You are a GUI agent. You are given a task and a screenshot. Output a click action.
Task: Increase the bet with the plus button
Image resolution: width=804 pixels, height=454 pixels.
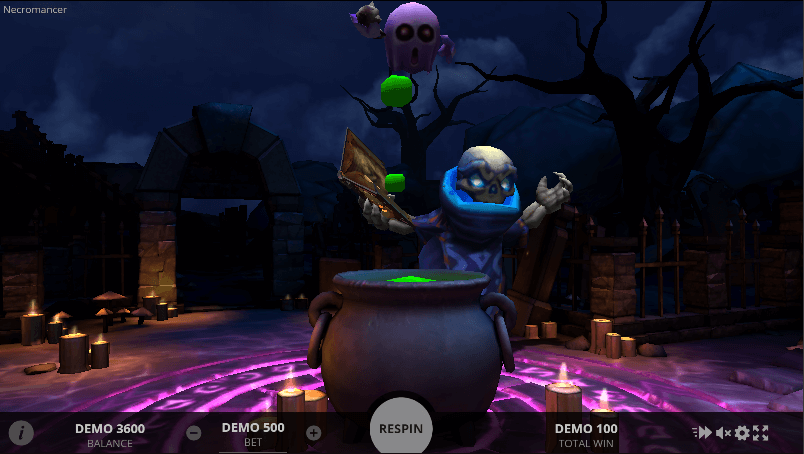313,433
